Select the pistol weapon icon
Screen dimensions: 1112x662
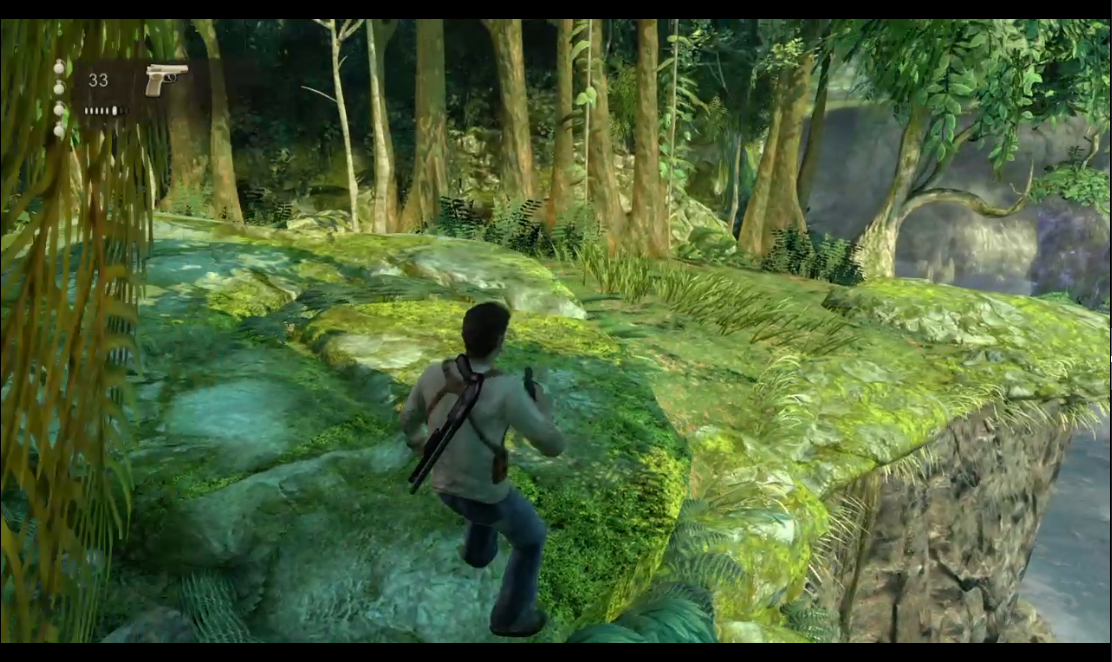point(165,78)
